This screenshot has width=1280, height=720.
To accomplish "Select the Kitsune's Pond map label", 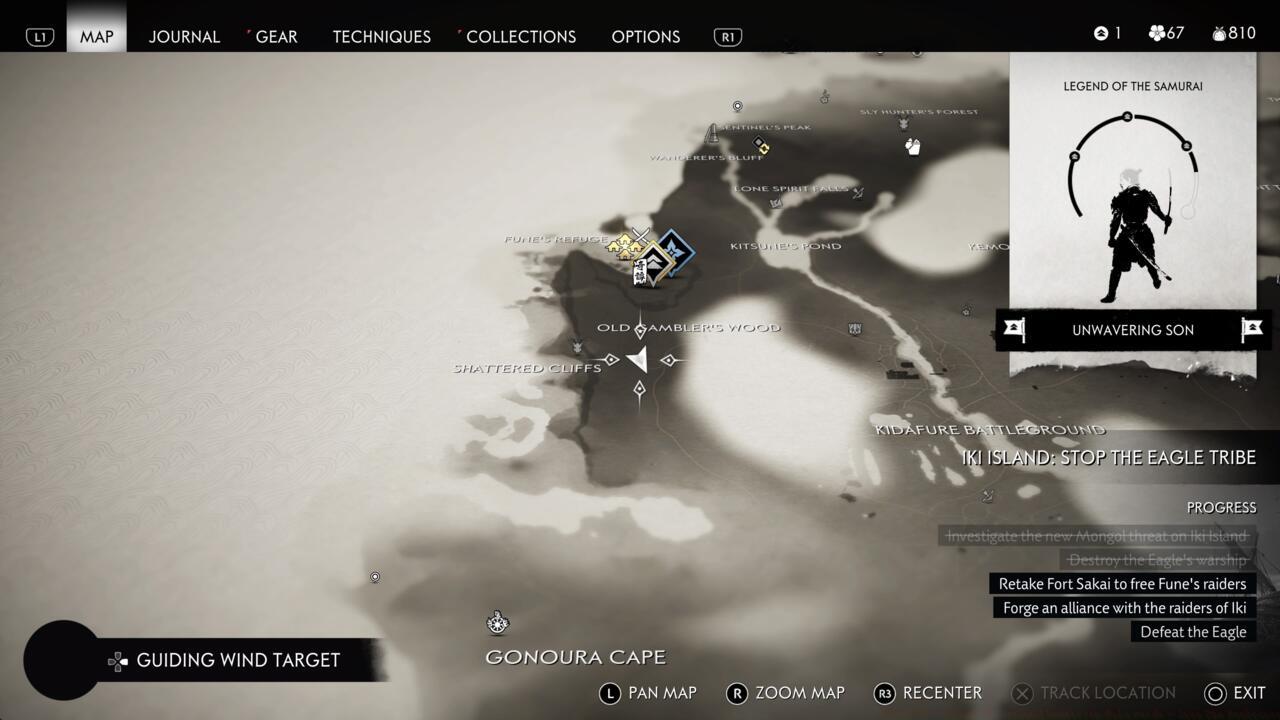I will click(x=785, y=246).
